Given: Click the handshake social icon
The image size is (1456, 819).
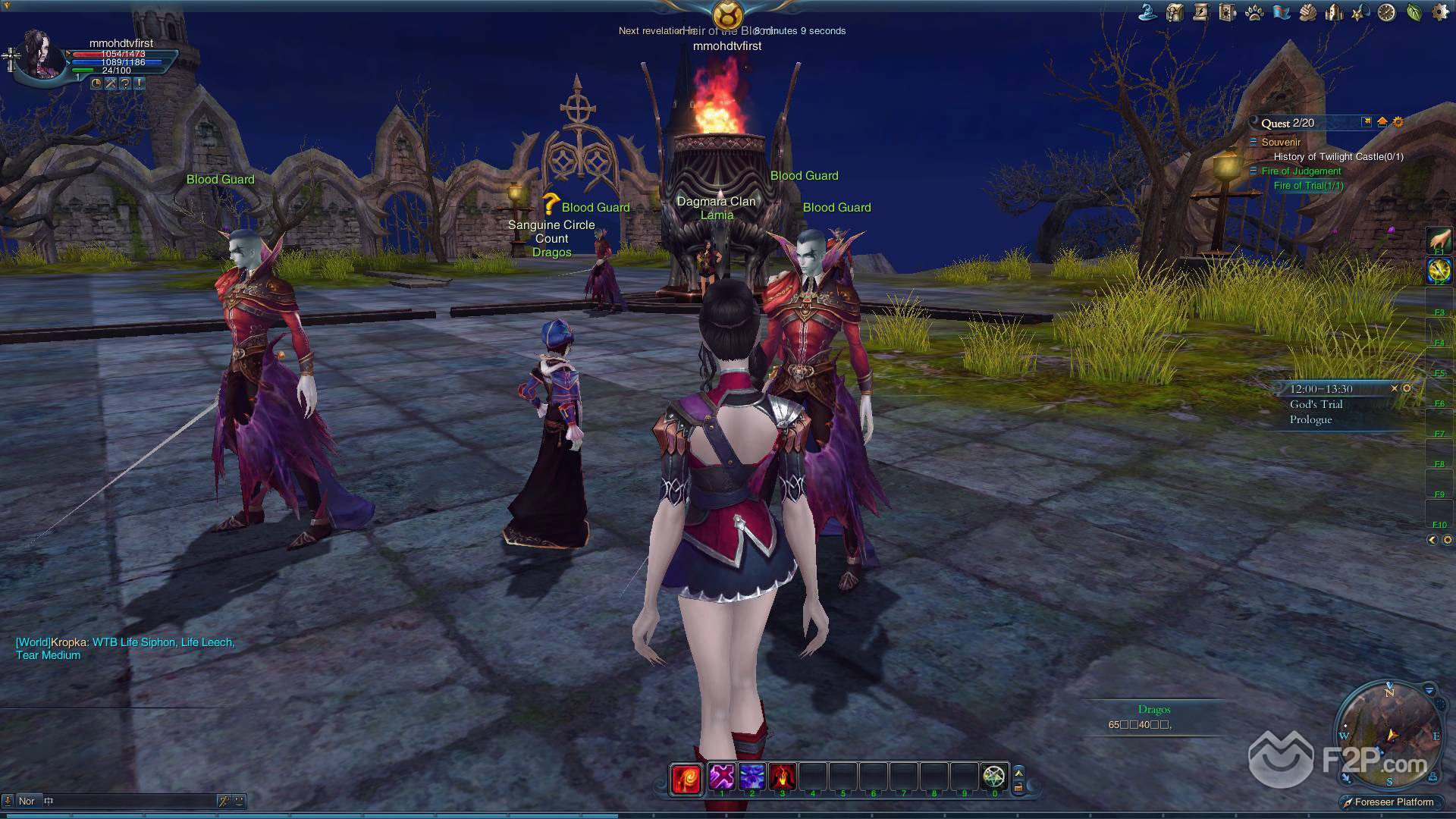Looking at the screenshot, I should 1307,12.
